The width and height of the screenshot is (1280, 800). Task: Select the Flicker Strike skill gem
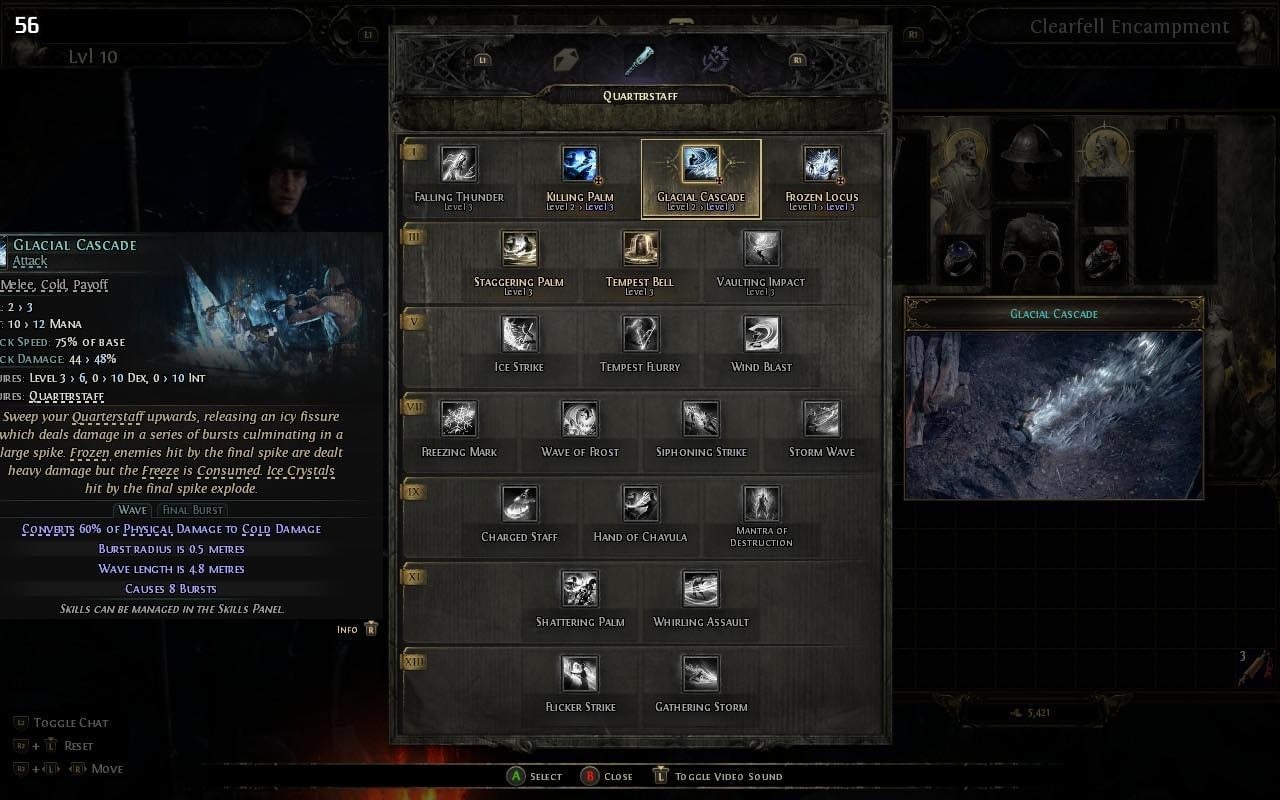coord(580,673)
